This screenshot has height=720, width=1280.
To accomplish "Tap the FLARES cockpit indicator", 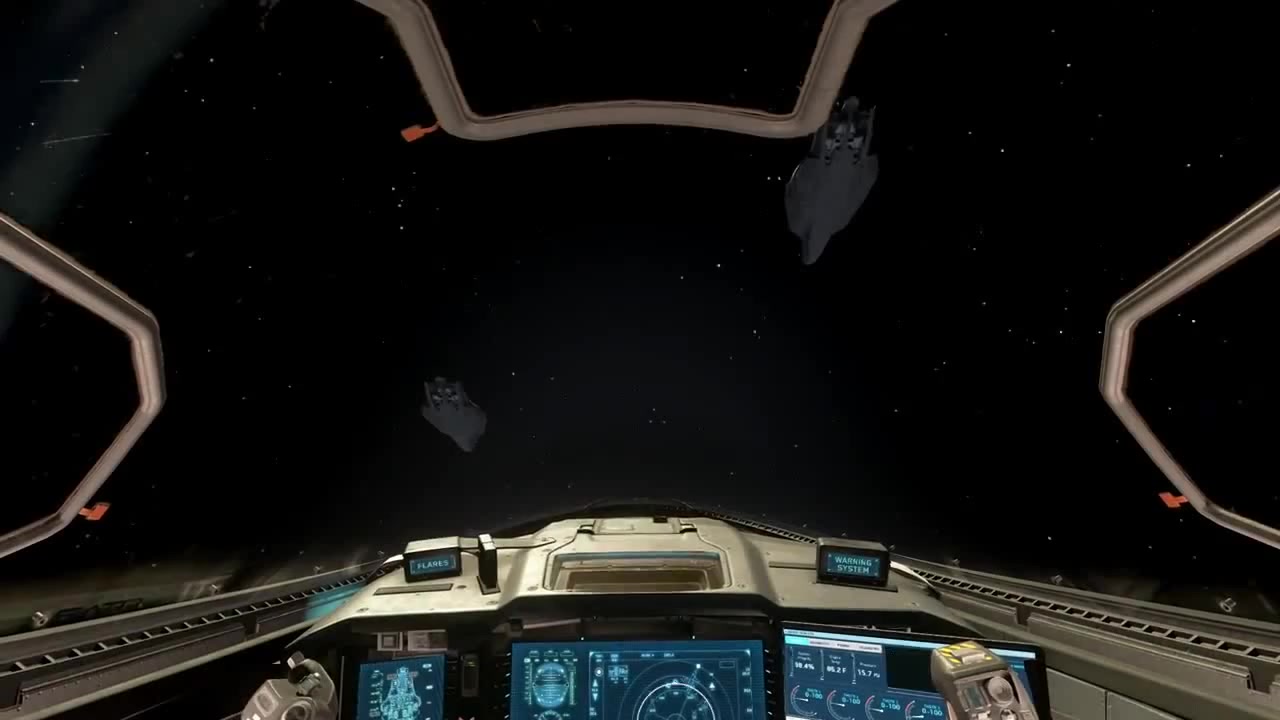I will coord(432,565).
